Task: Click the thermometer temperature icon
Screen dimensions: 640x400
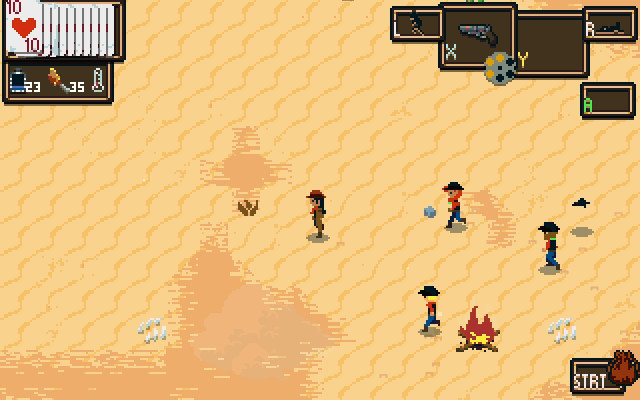Action: pyautogui.click(x=97, y=81)
